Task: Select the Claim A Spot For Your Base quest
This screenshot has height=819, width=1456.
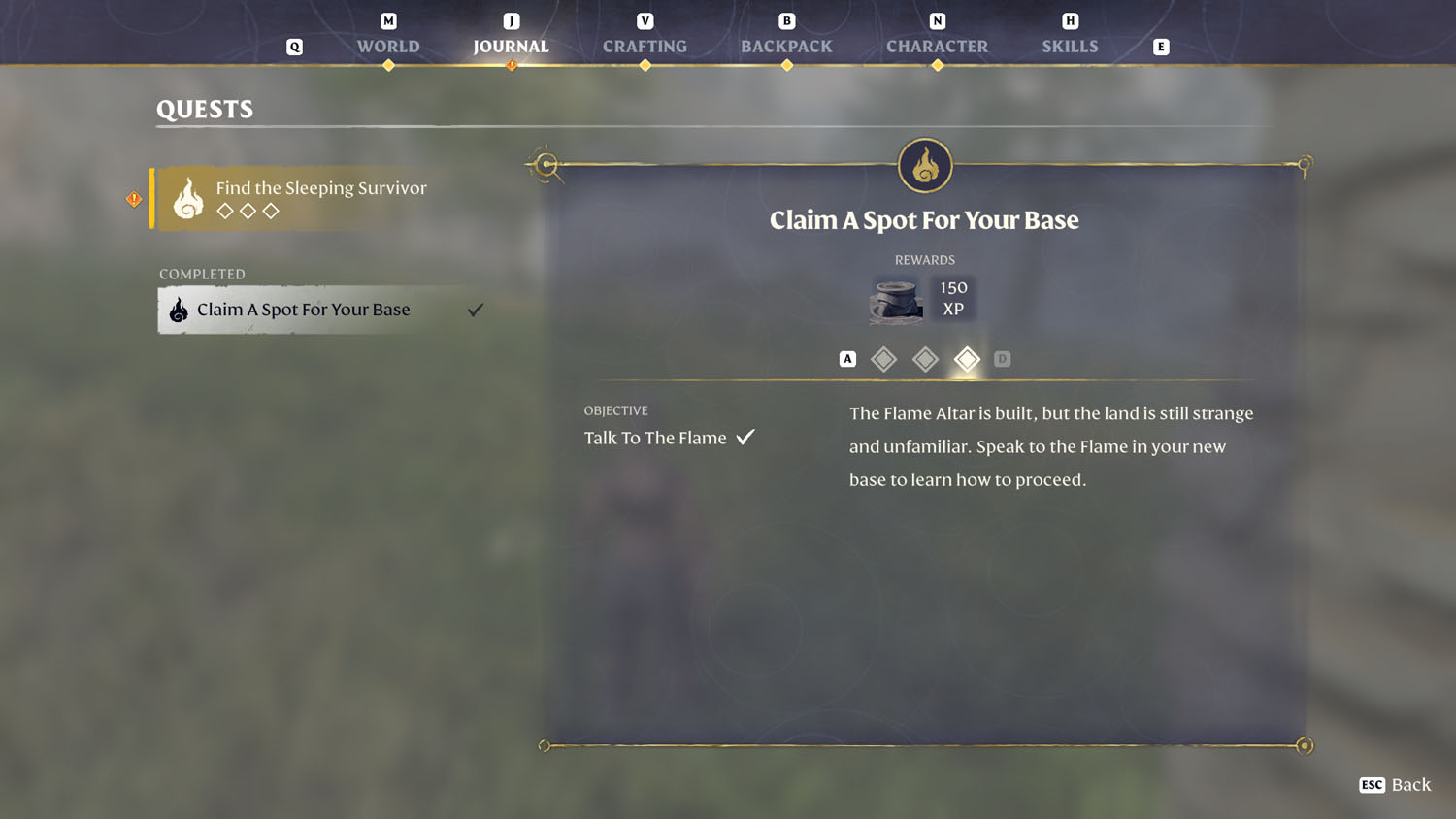Action: coord(302,310)
